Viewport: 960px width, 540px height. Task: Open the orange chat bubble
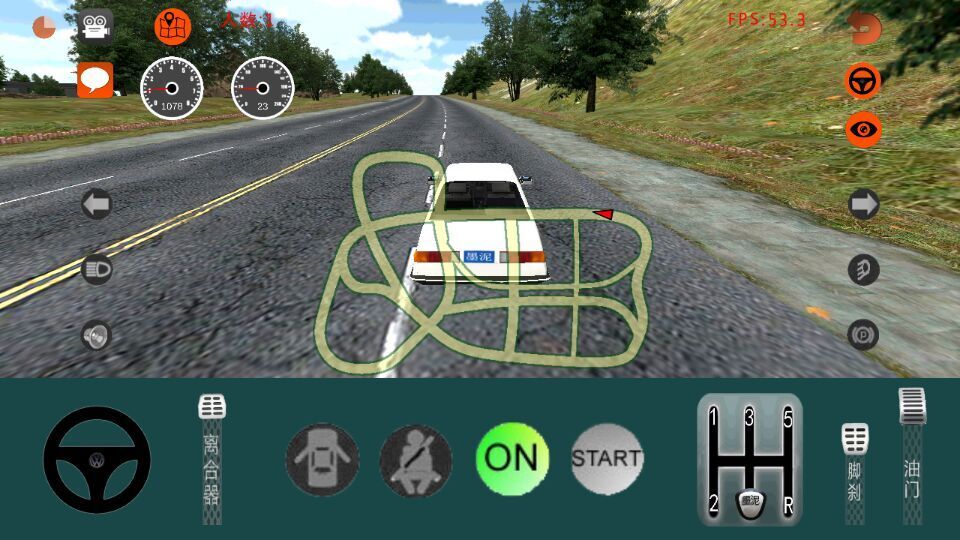[95, 79]
